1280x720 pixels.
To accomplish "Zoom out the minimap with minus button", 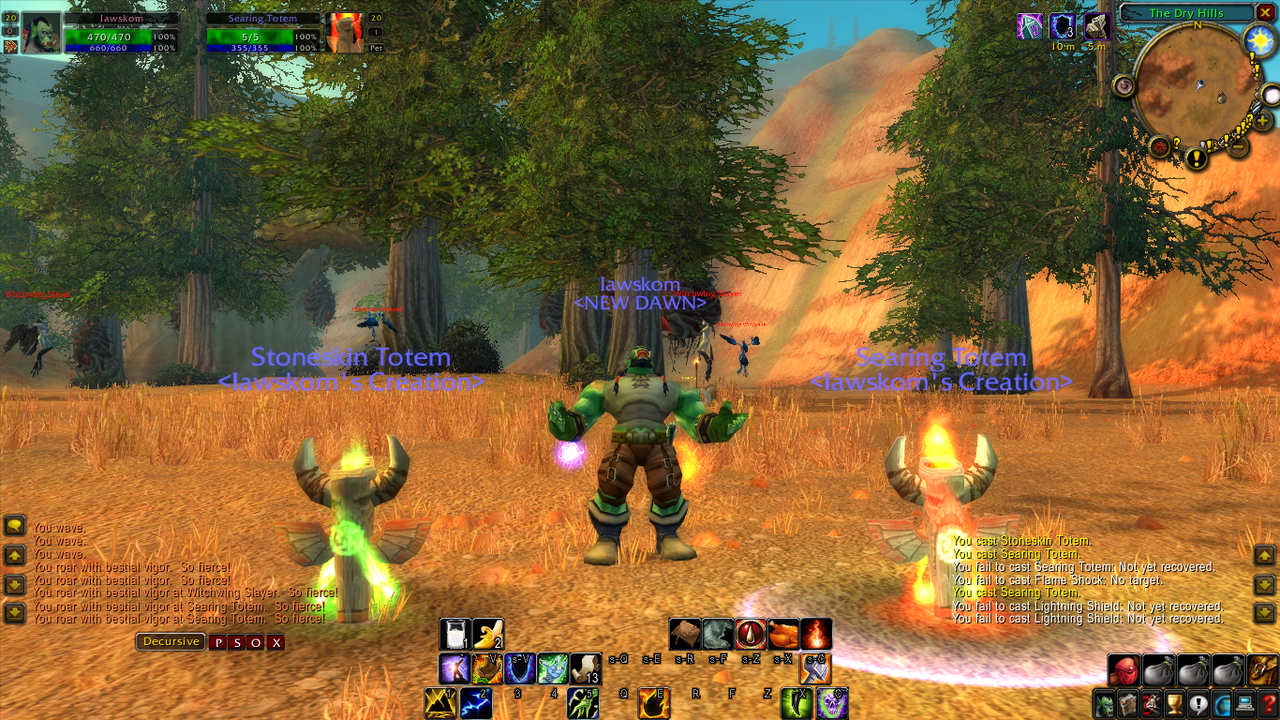I will [1238, 147].
